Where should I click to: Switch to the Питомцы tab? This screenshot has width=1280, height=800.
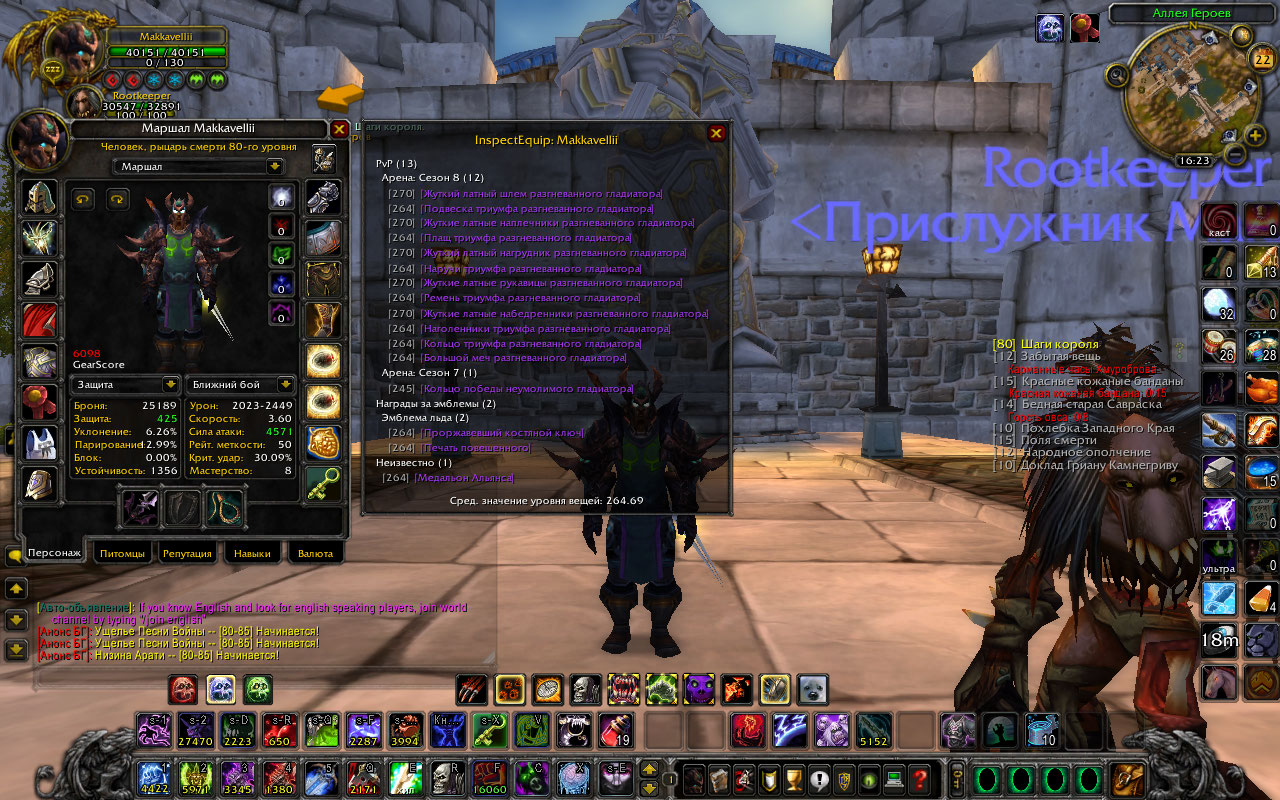pos(123,553)
